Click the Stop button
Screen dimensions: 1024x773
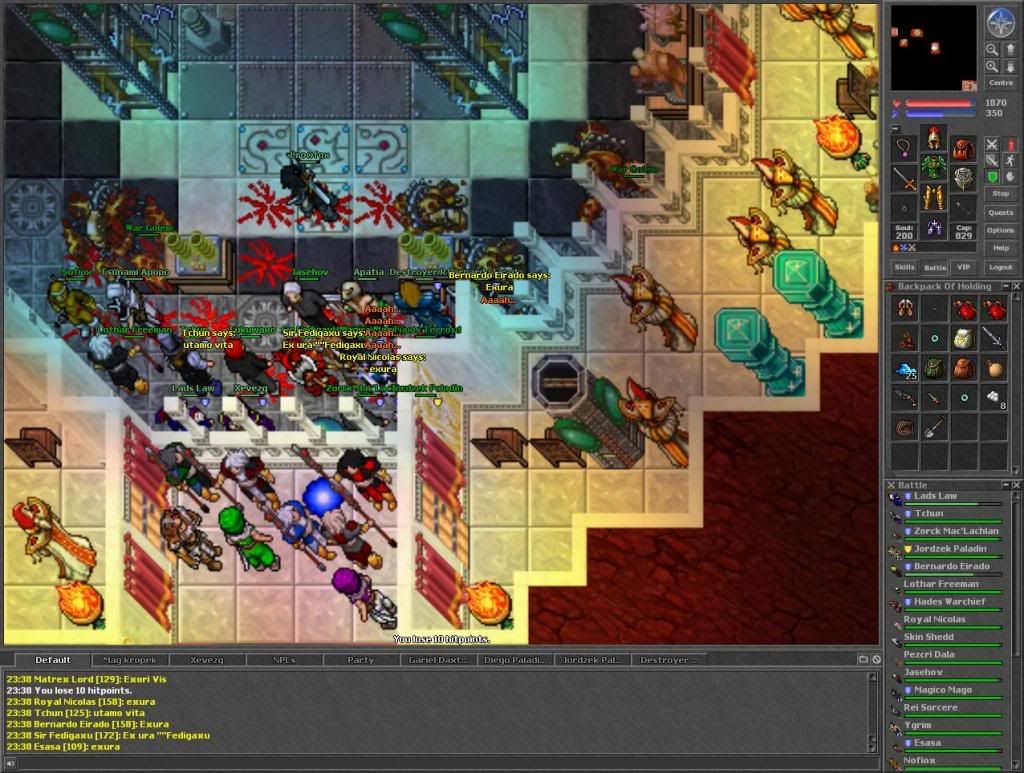[1000, 193]
